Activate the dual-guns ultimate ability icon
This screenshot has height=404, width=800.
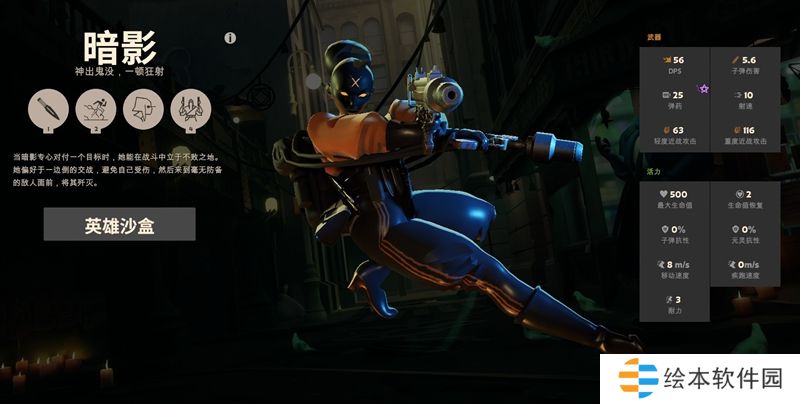click(190, 108)
